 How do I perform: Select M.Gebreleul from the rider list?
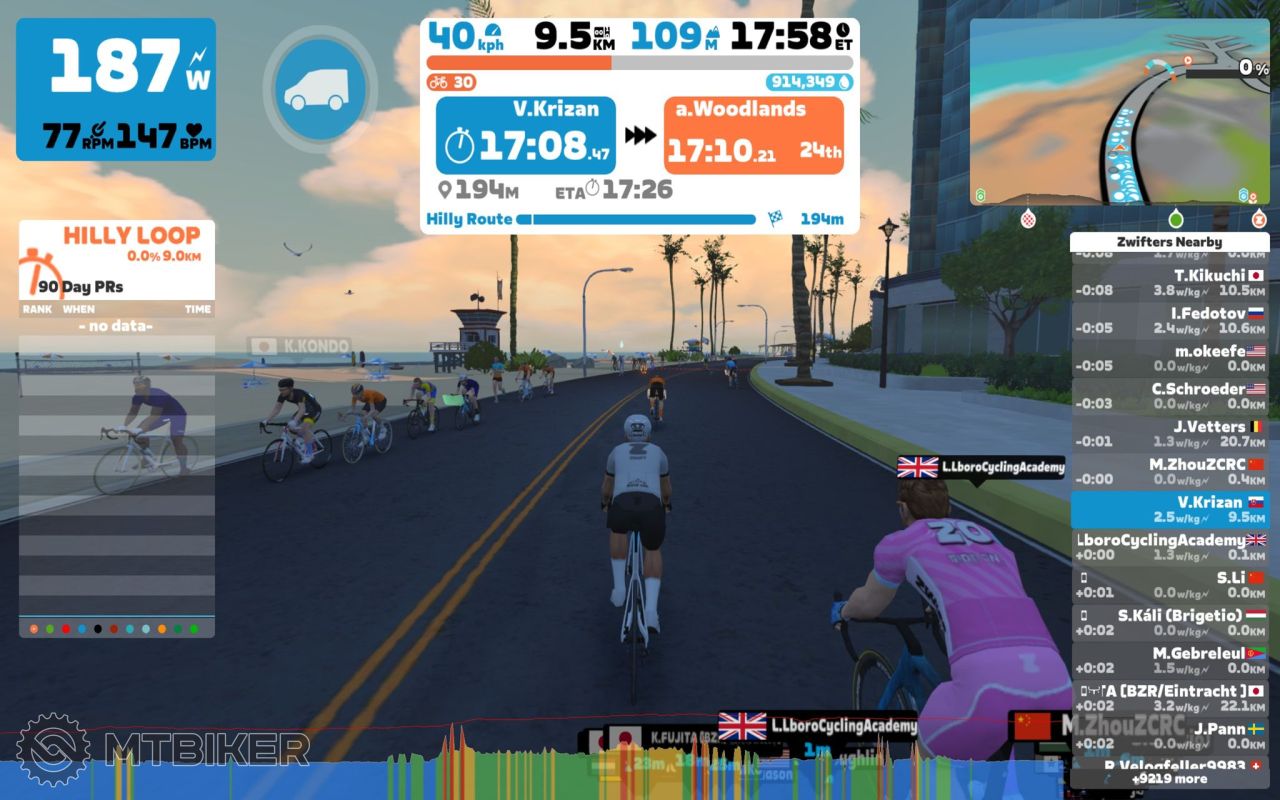point(1169,660)
